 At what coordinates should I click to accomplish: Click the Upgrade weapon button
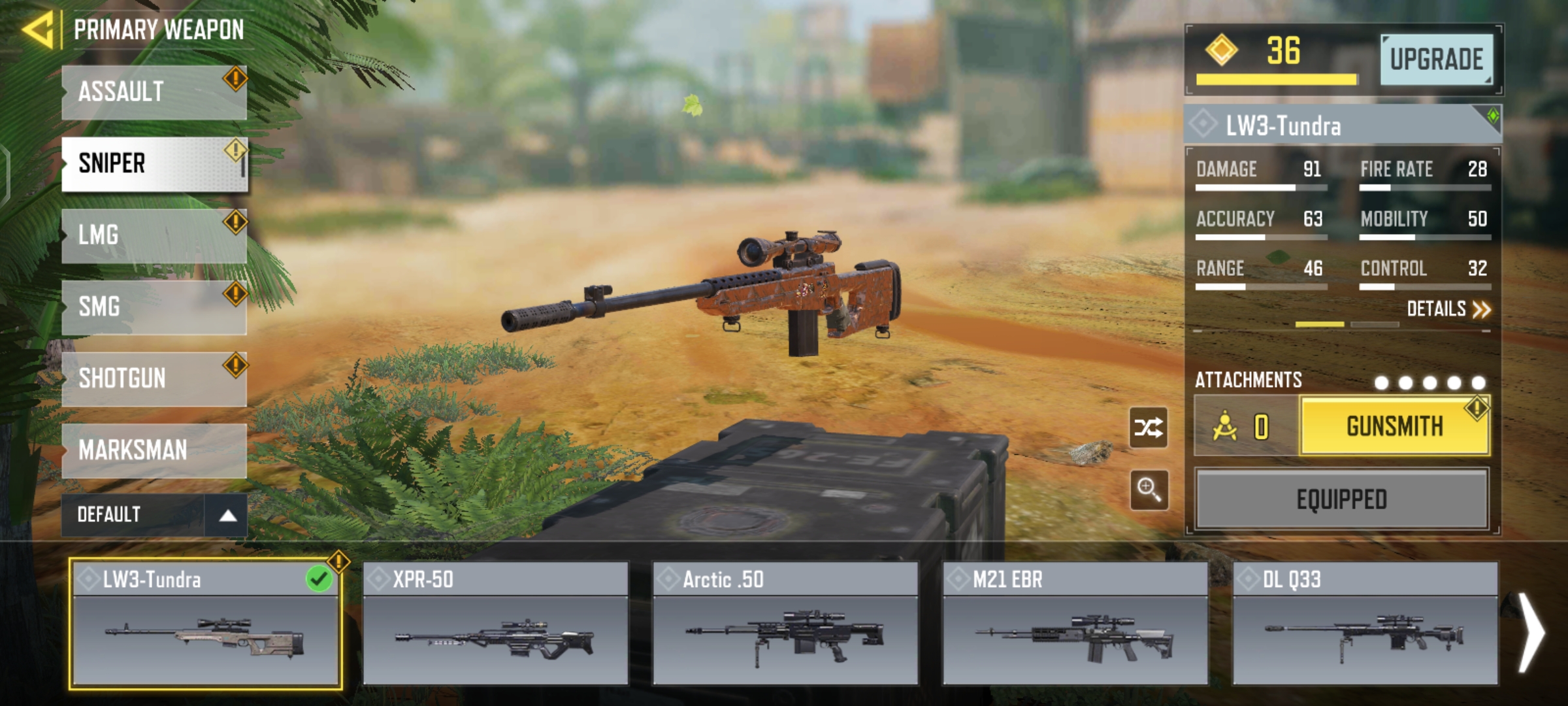tap(1436, 60)
